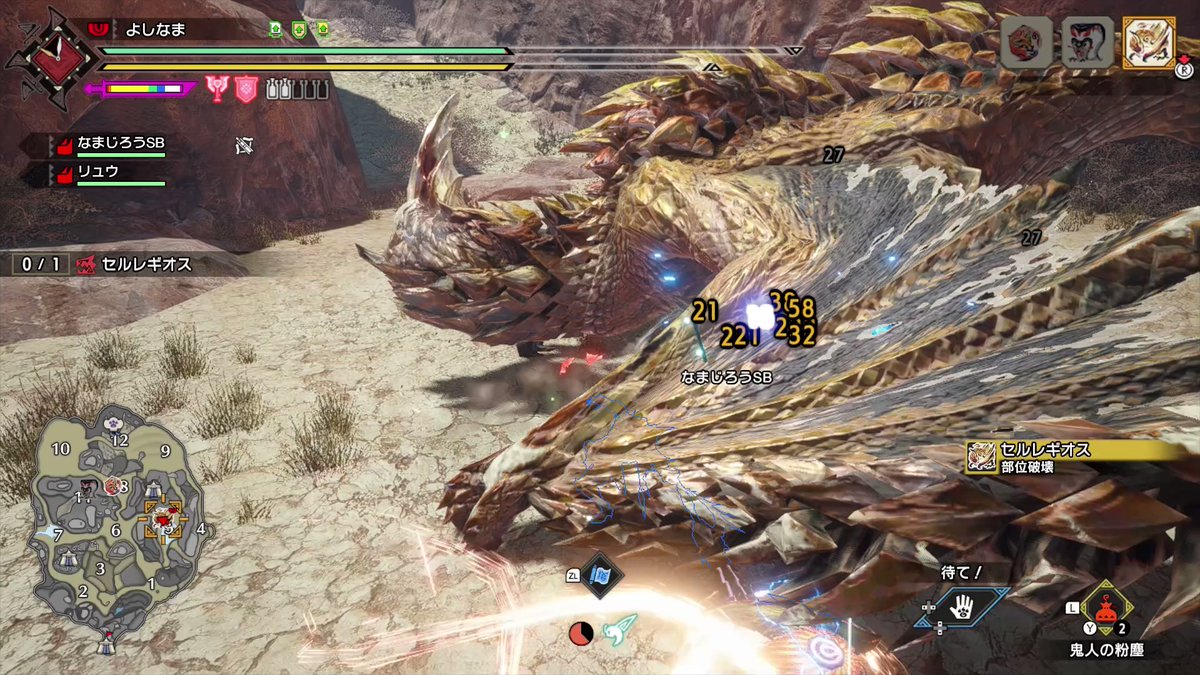Click the teal wirebug skill icon
Screen dimensions: 1200x675
click(621, 631)
